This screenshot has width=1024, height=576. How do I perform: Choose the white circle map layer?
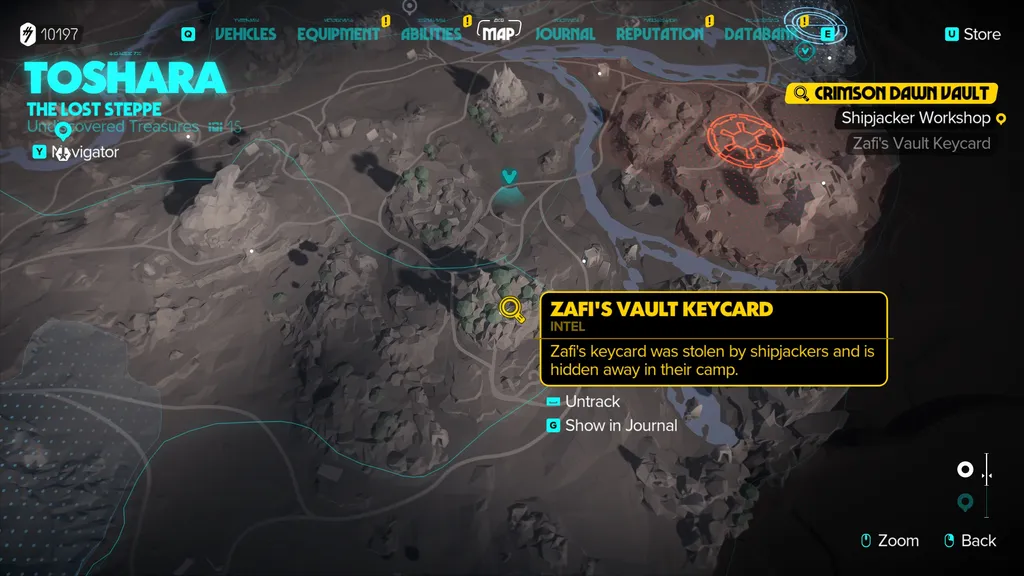tap(965, 469)
